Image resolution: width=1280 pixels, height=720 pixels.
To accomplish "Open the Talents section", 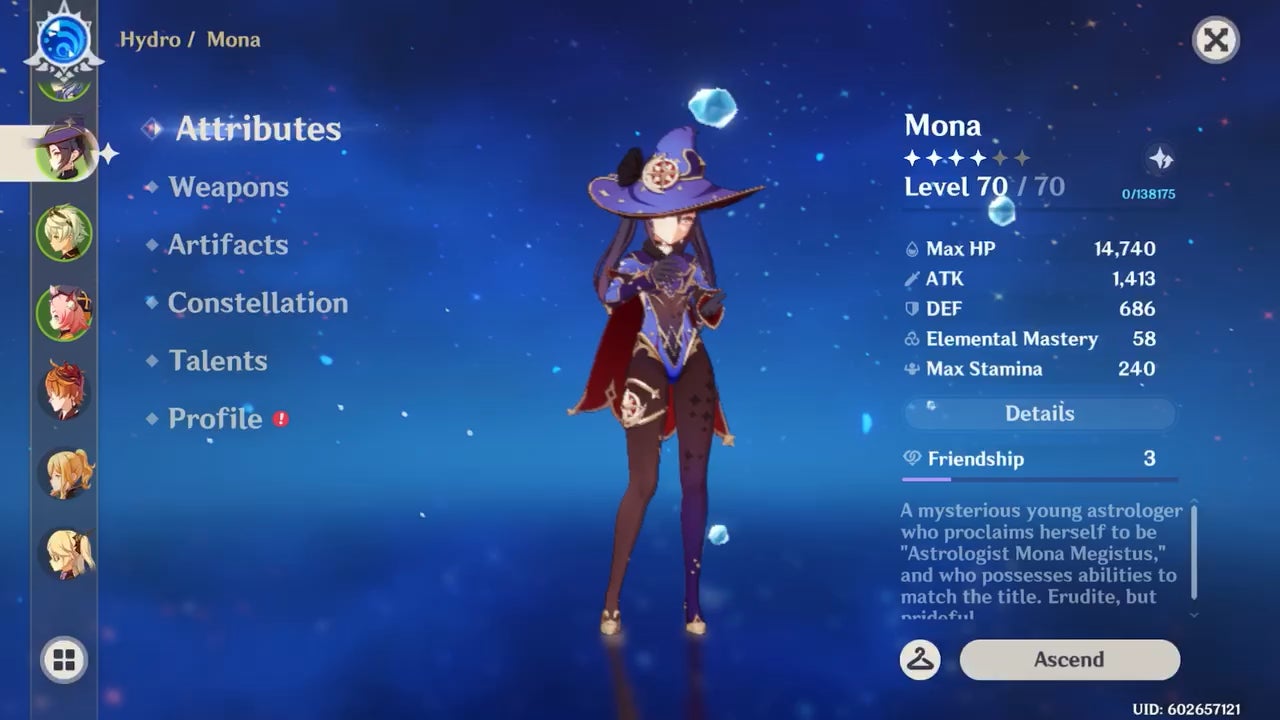I will [x=218, y=361].
